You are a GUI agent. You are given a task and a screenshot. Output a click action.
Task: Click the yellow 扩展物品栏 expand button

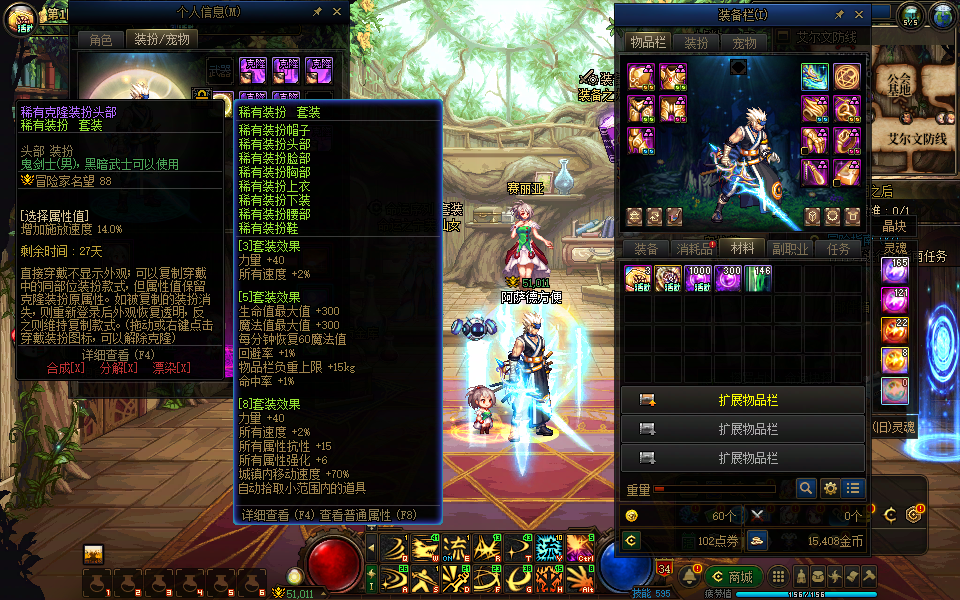[742, 400]
